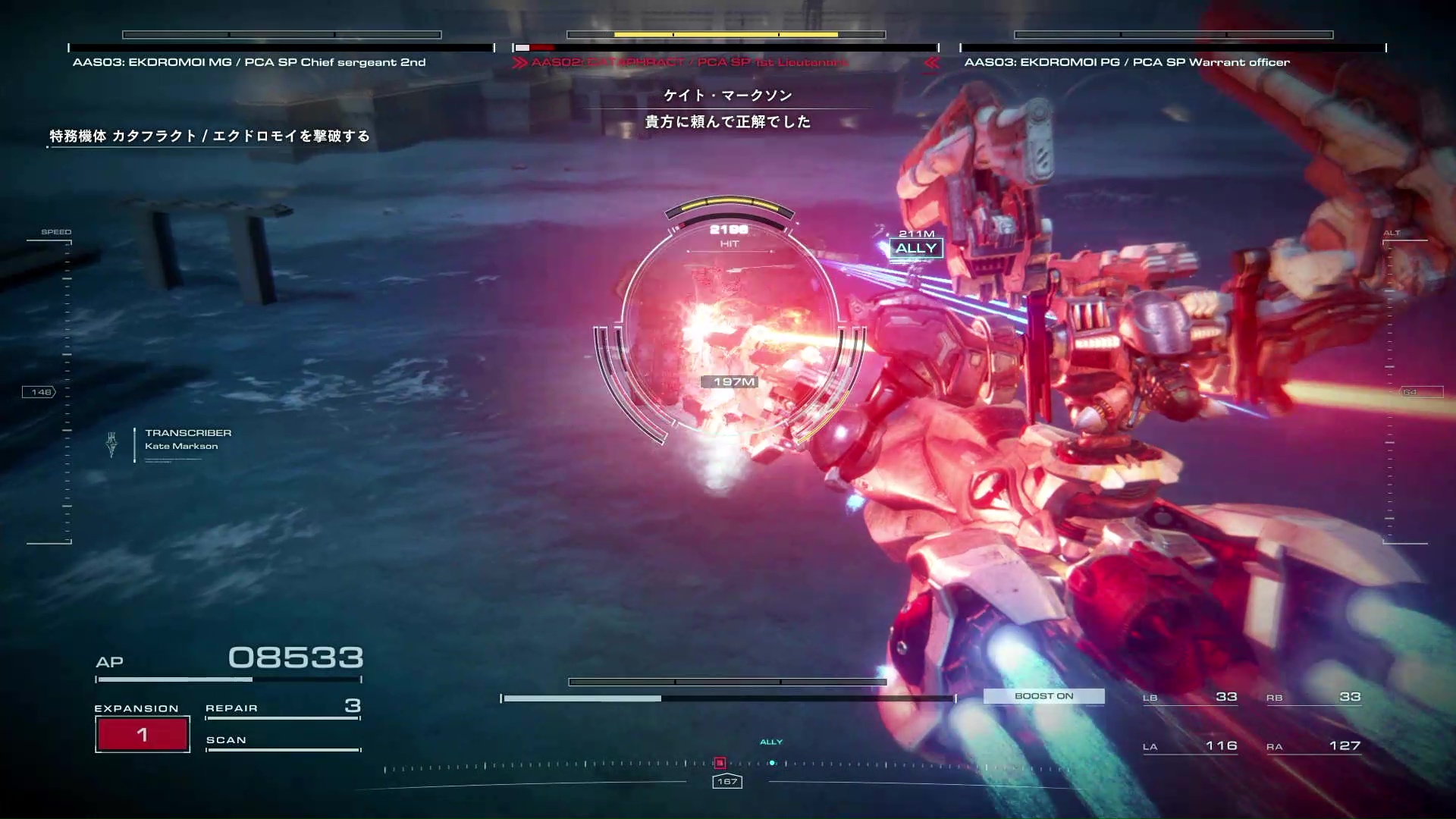This screenshot has width=1456, height=819.
Task: Select the ALLY tag marker
Action: [x=916, y=248]
